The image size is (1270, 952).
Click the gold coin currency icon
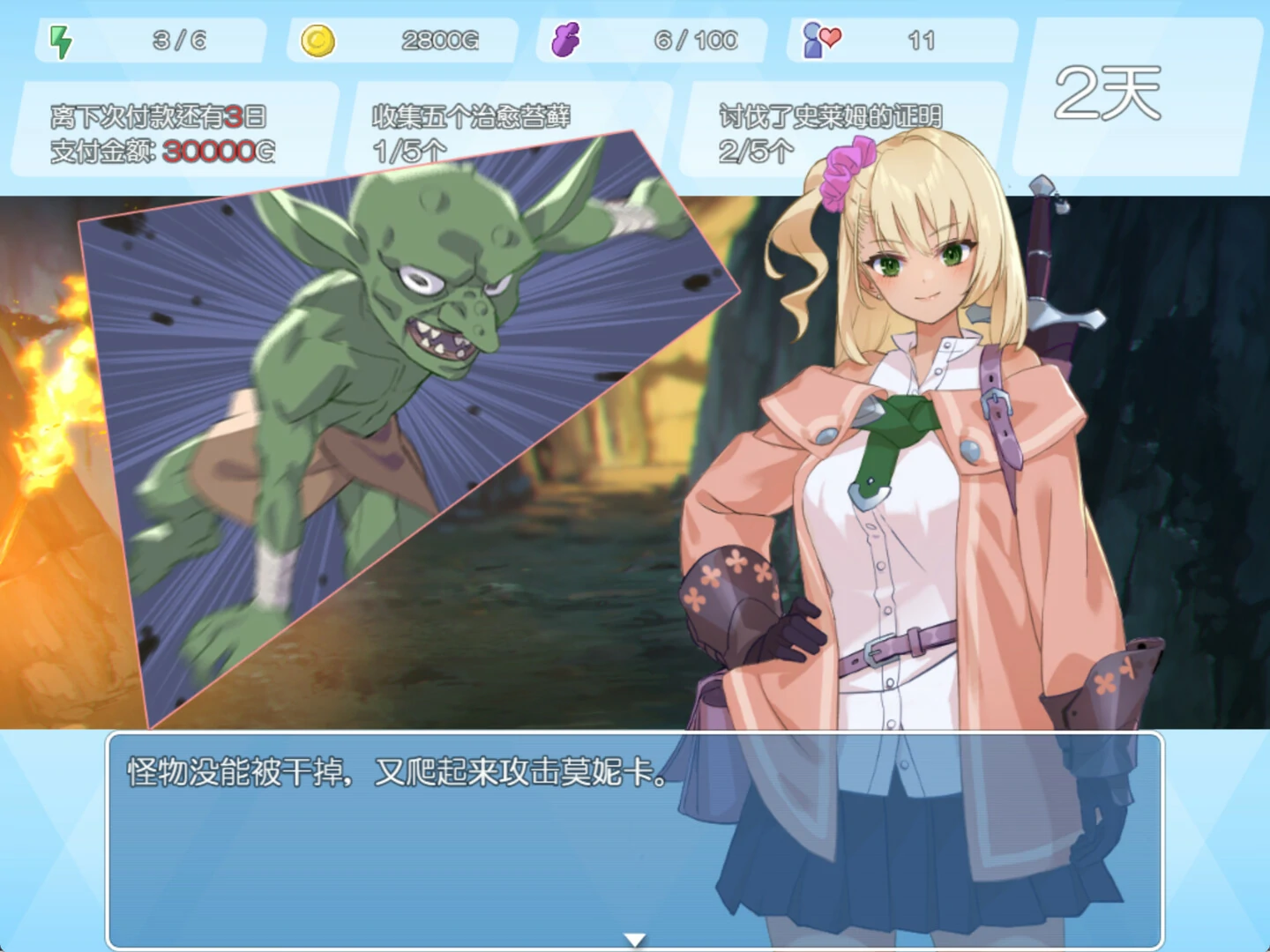click(319, 39)
